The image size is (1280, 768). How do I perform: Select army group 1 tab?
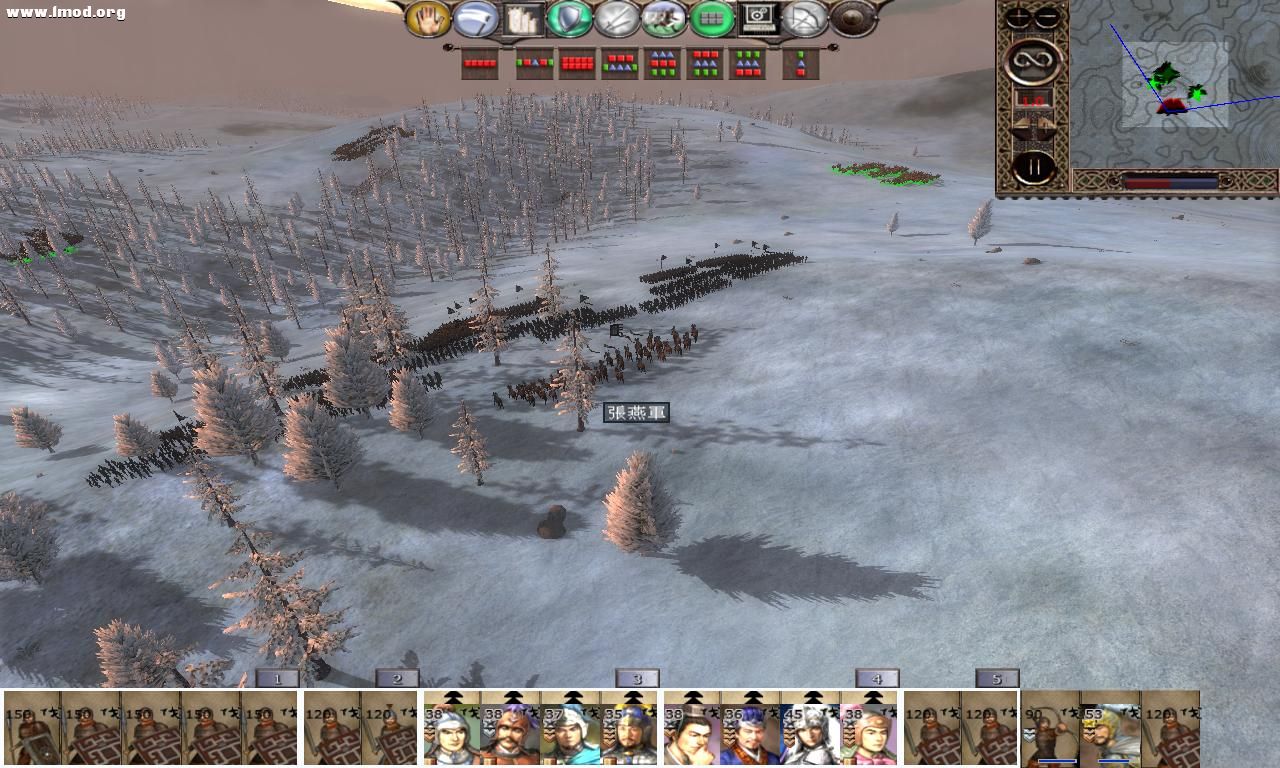pos(277,679)
